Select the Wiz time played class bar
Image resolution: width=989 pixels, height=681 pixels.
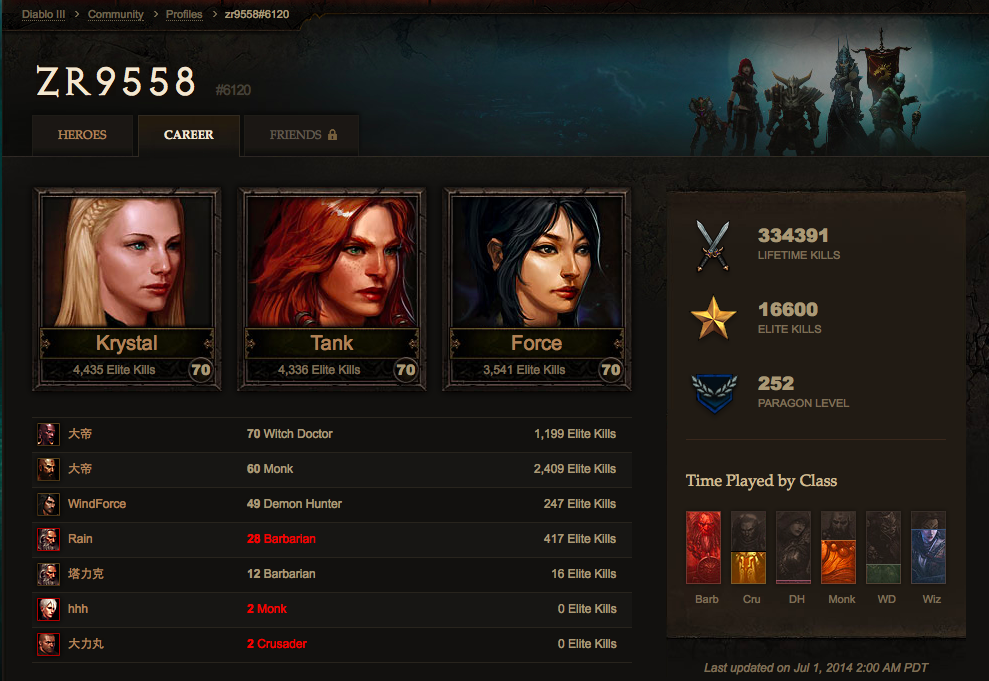coord(928,548)
